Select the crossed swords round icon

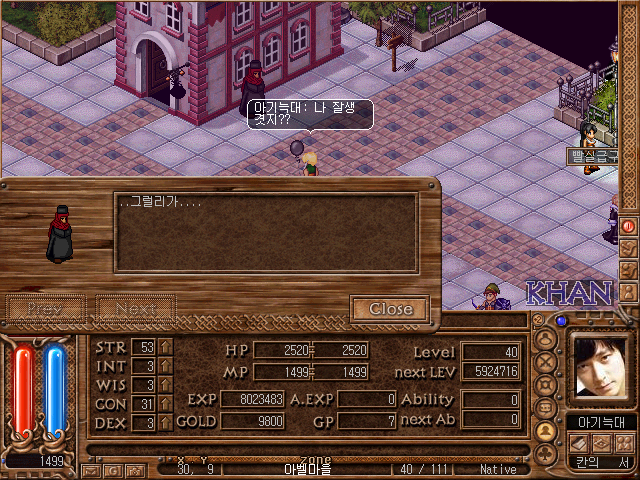click(x=546, y=362)
